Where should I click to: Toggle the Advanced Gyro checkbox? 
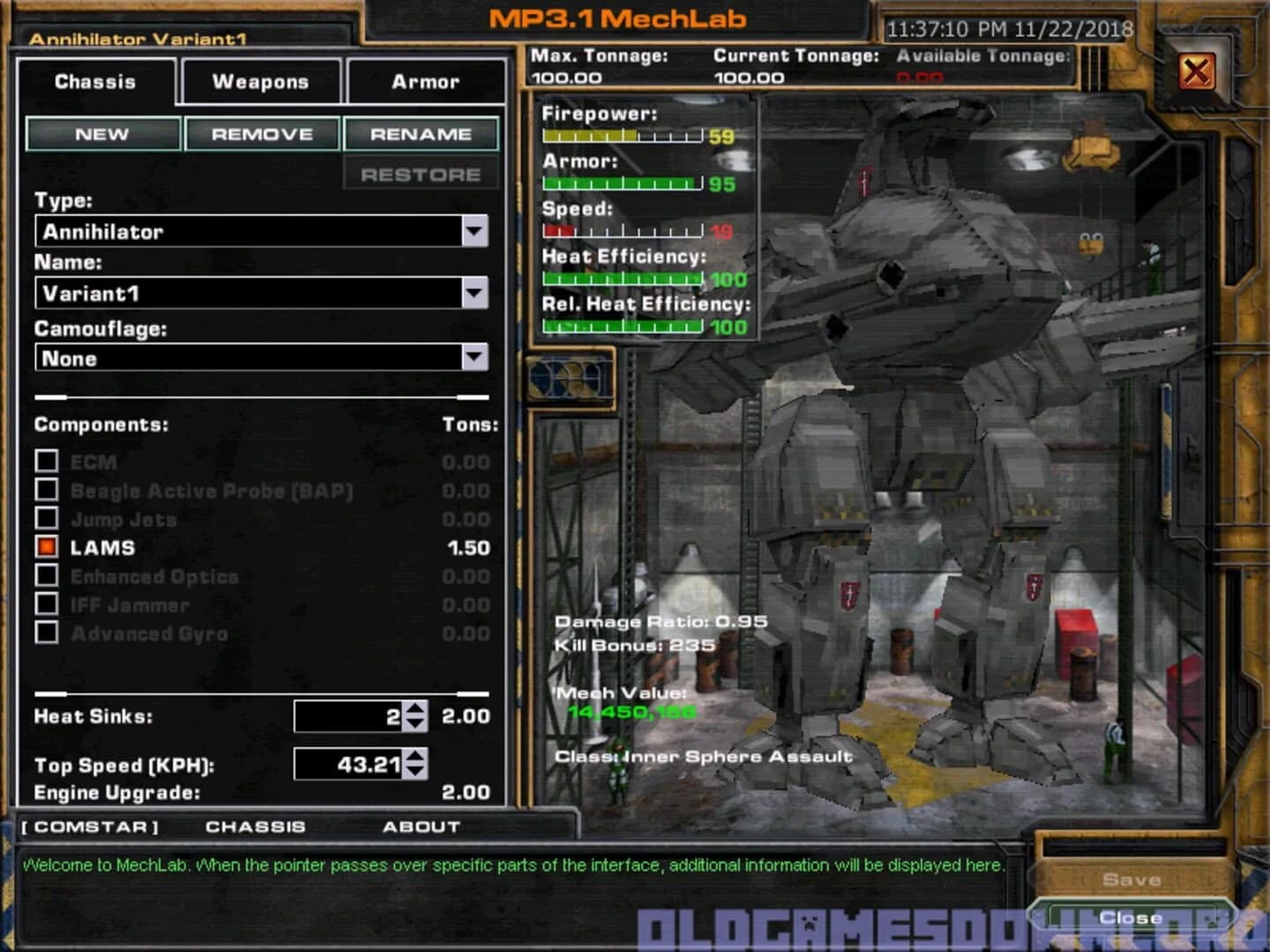48,633
